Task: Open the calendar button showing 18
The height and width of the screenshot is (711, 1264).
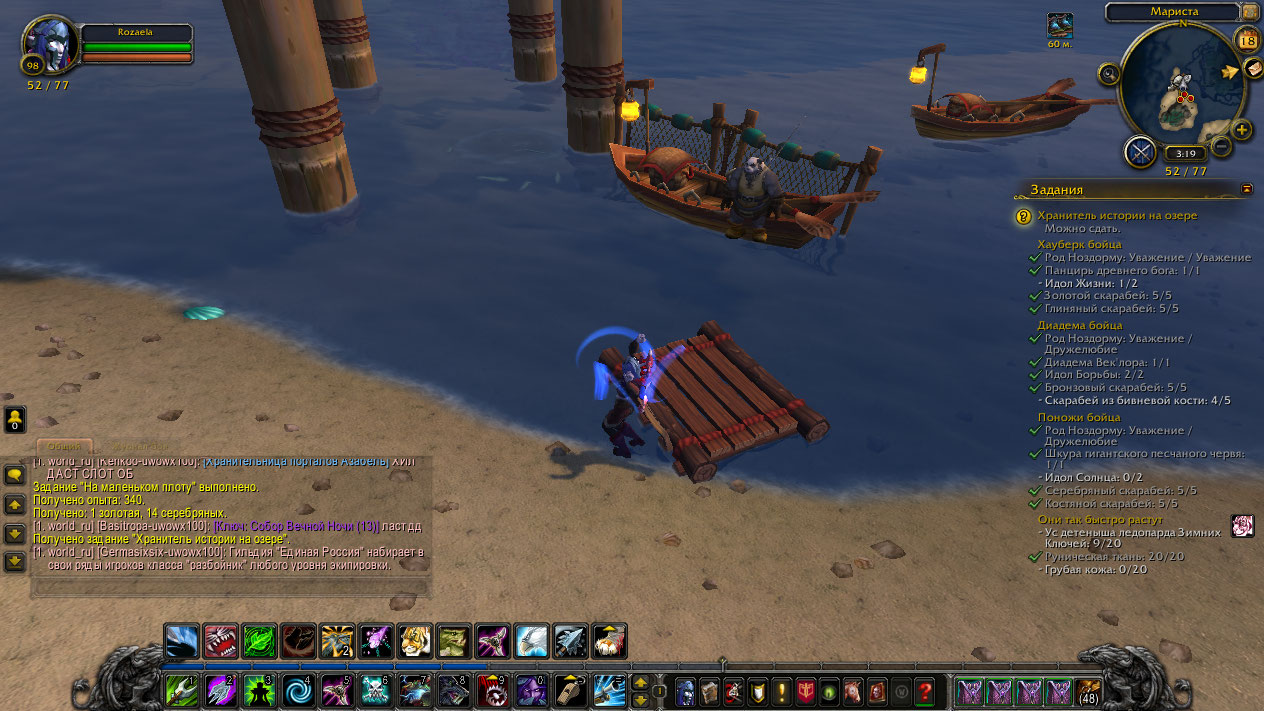Action: (x=1247, y=40)
